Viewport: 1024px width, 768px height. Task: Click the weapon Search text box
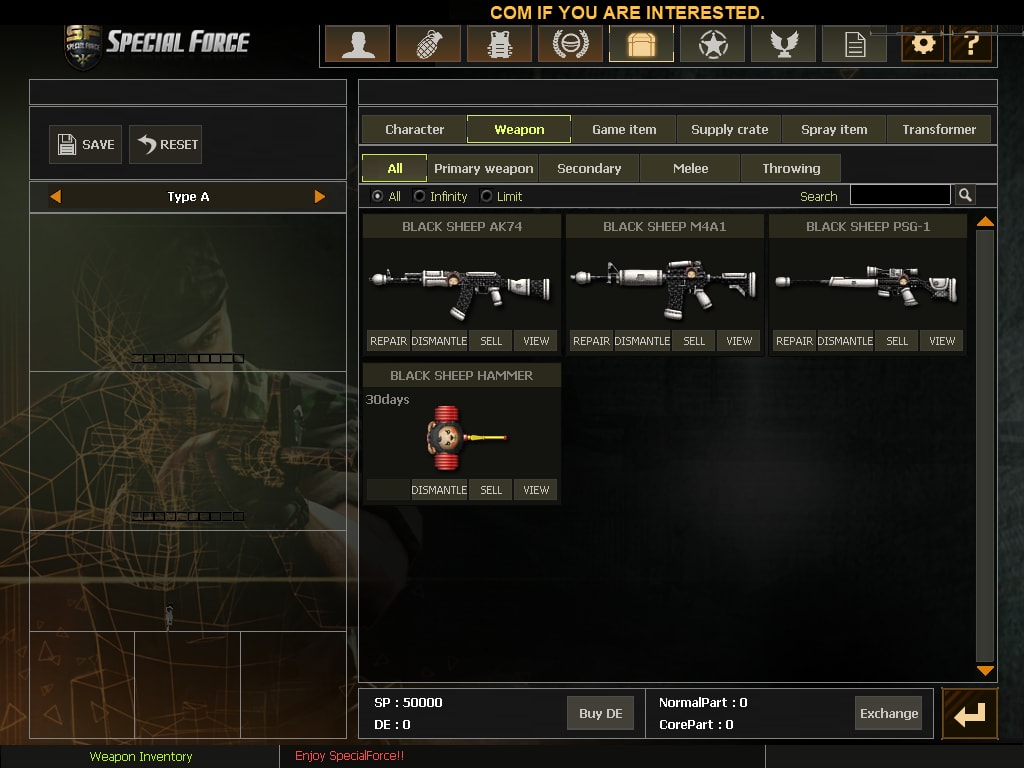[900, 195]
